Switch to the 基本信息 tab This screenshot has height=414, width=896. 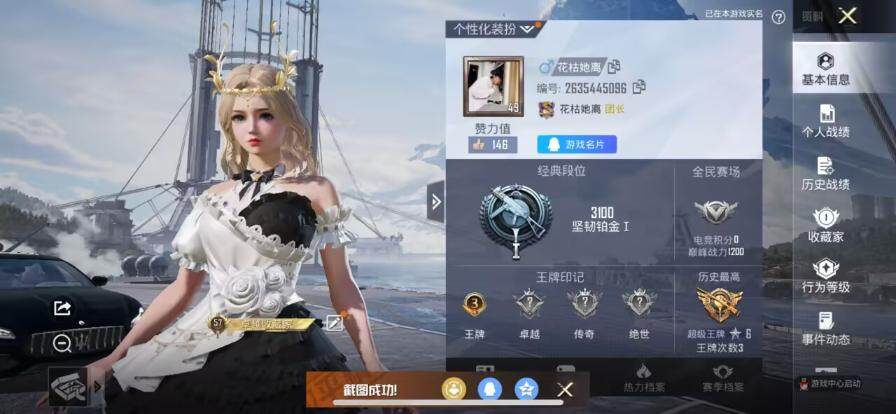click(x=826, y=69)
